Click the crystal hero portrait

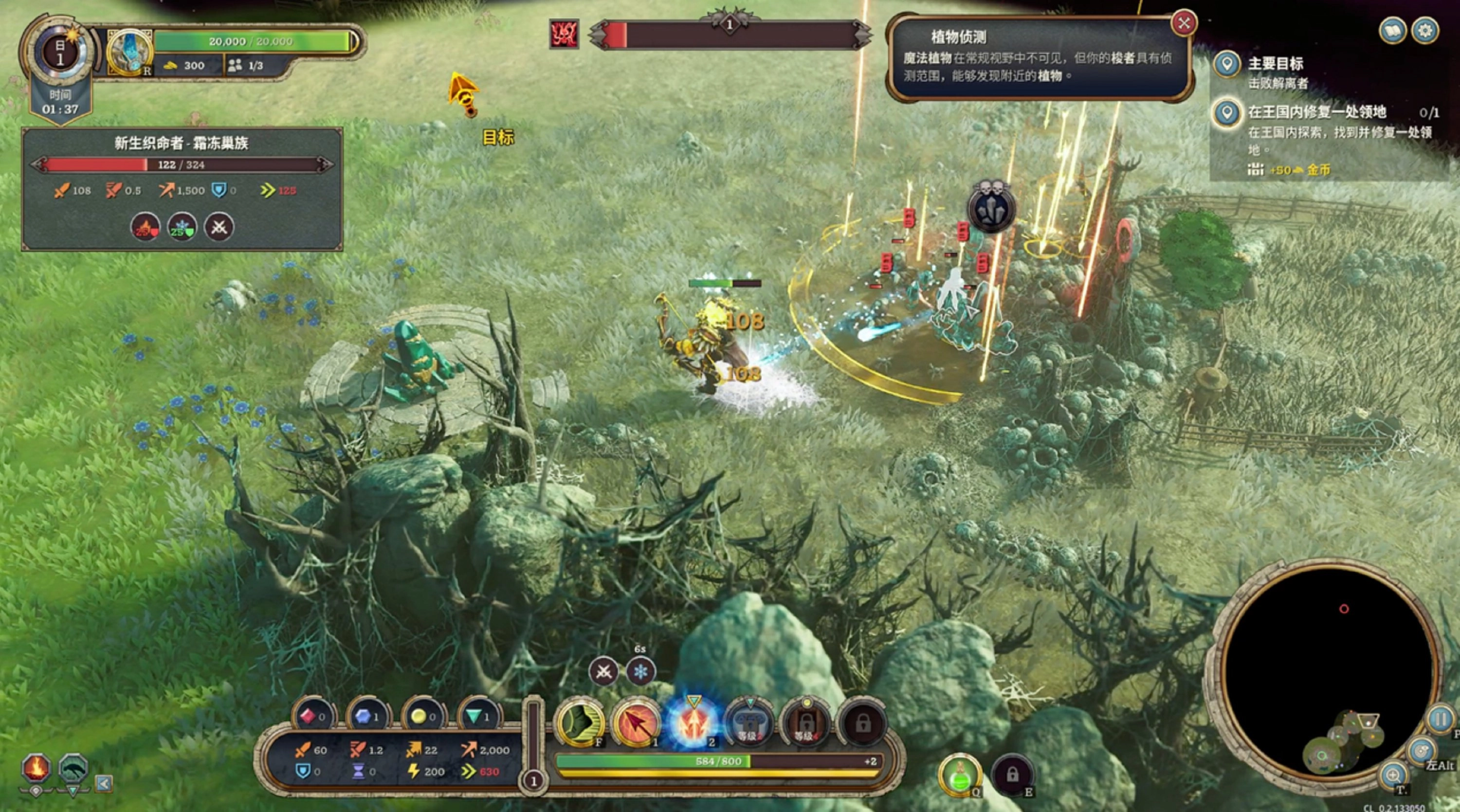(x=130, y=52)
